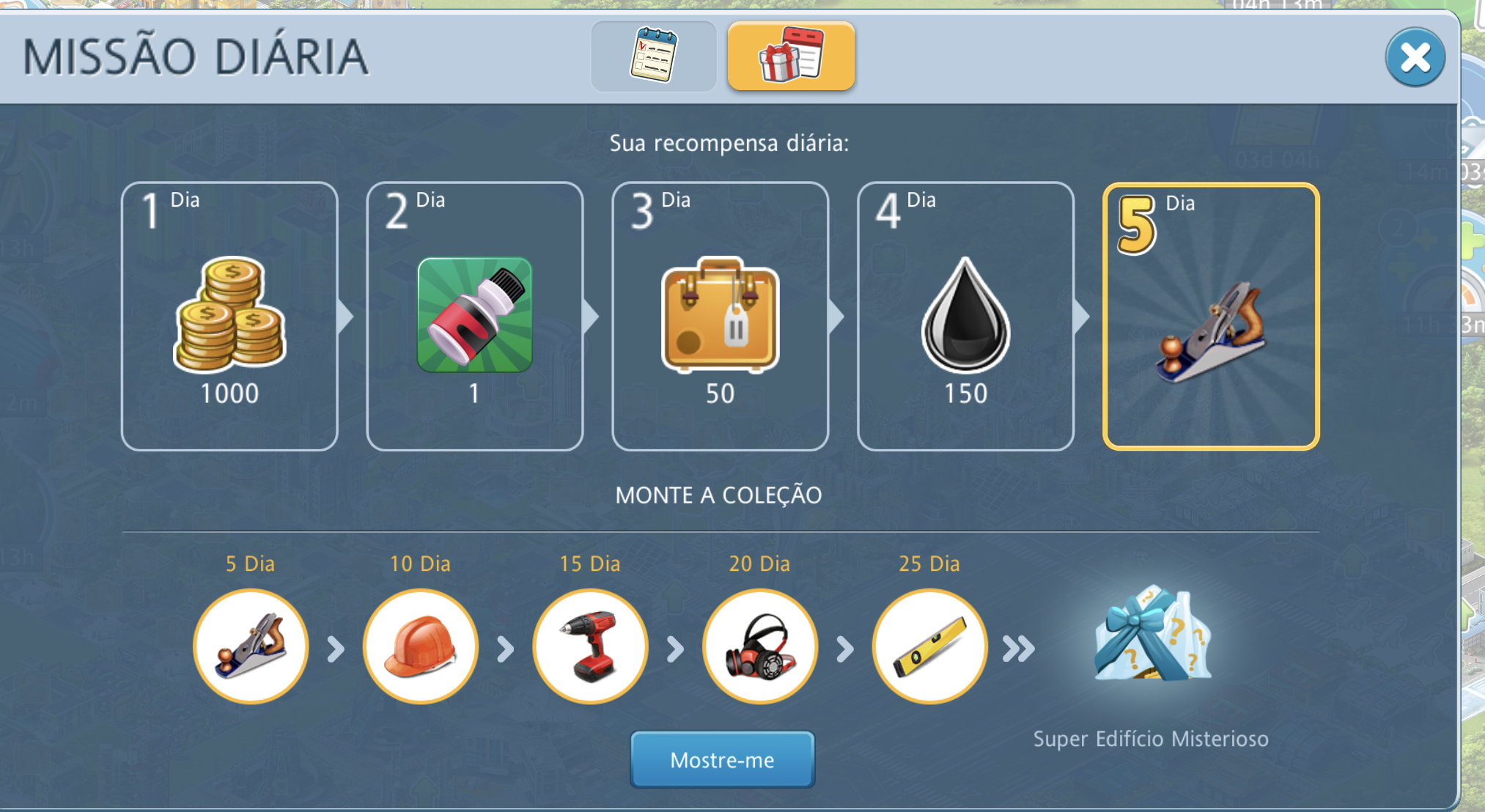Image resolution: width=1485 pixels, height=812 pixels.
Task: Click the 5 Dia wood planer collection item
Action: pos(251,646)
